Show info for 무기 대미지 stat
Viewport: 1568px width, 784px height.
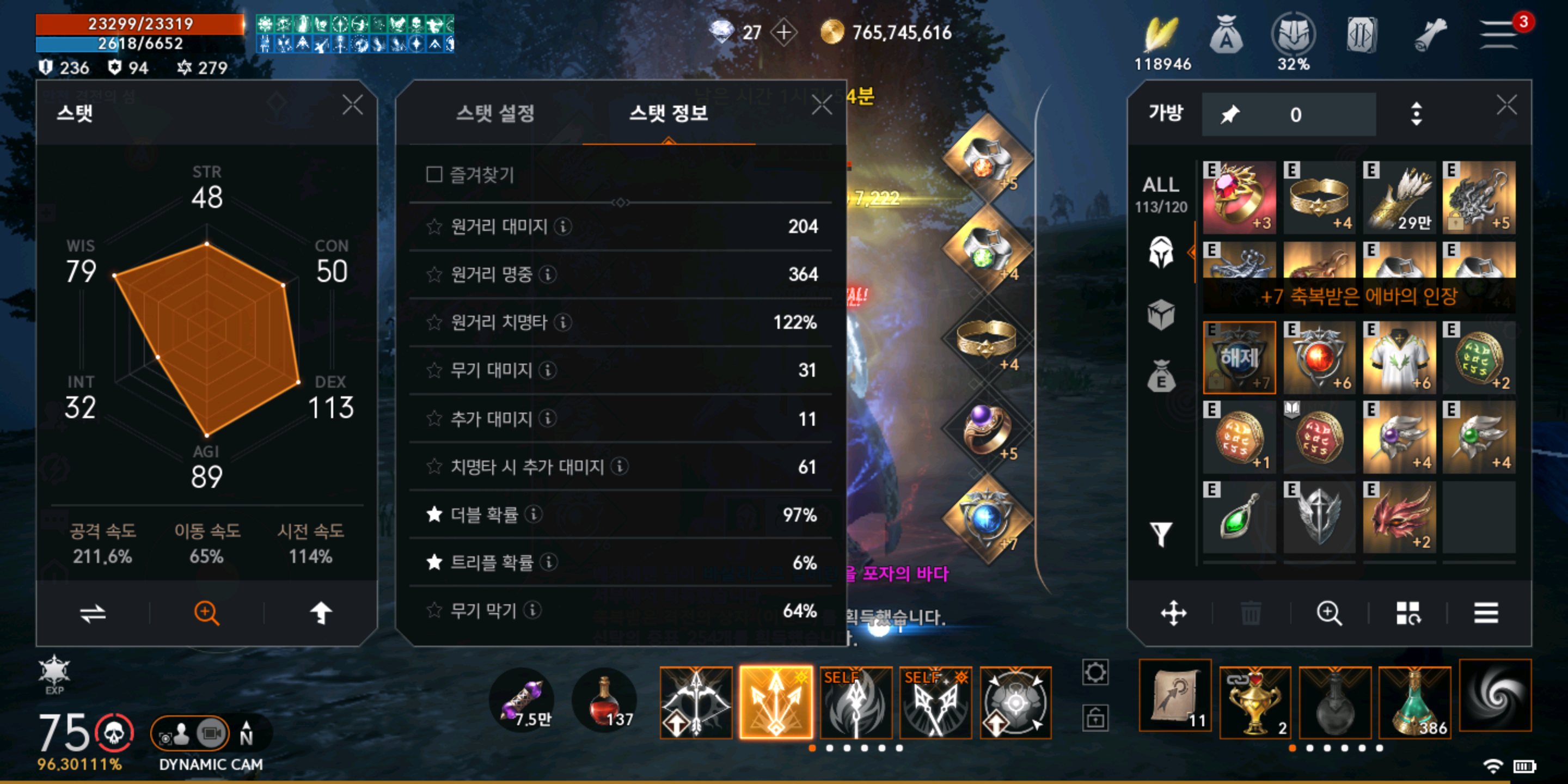pos(548,370)
